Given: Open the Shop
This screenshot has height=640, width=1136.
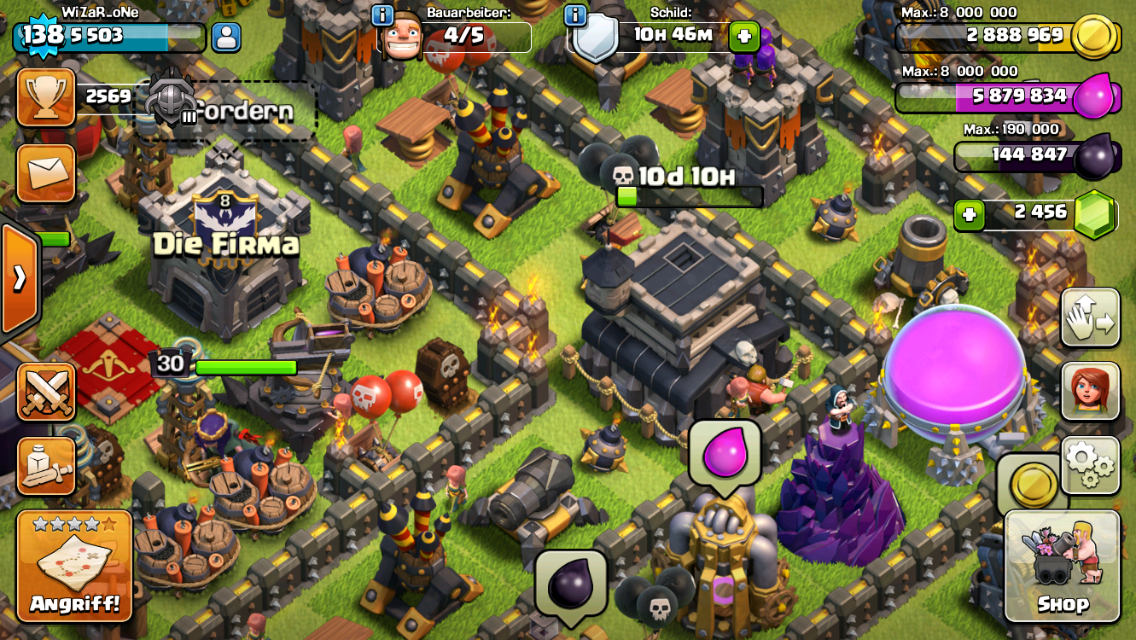Looking at the screenshot, I should click(1061, 565).
